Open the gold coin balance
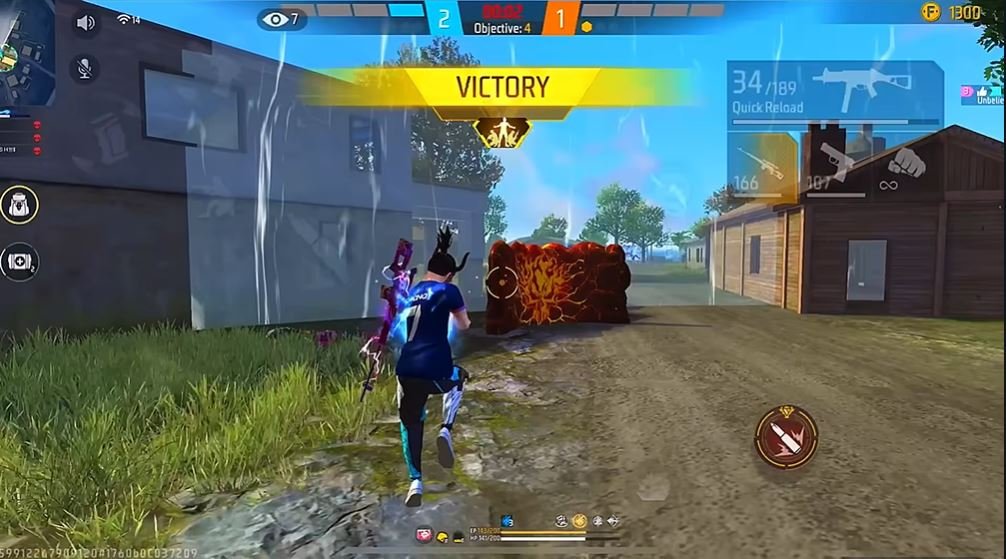 (951, 12)
